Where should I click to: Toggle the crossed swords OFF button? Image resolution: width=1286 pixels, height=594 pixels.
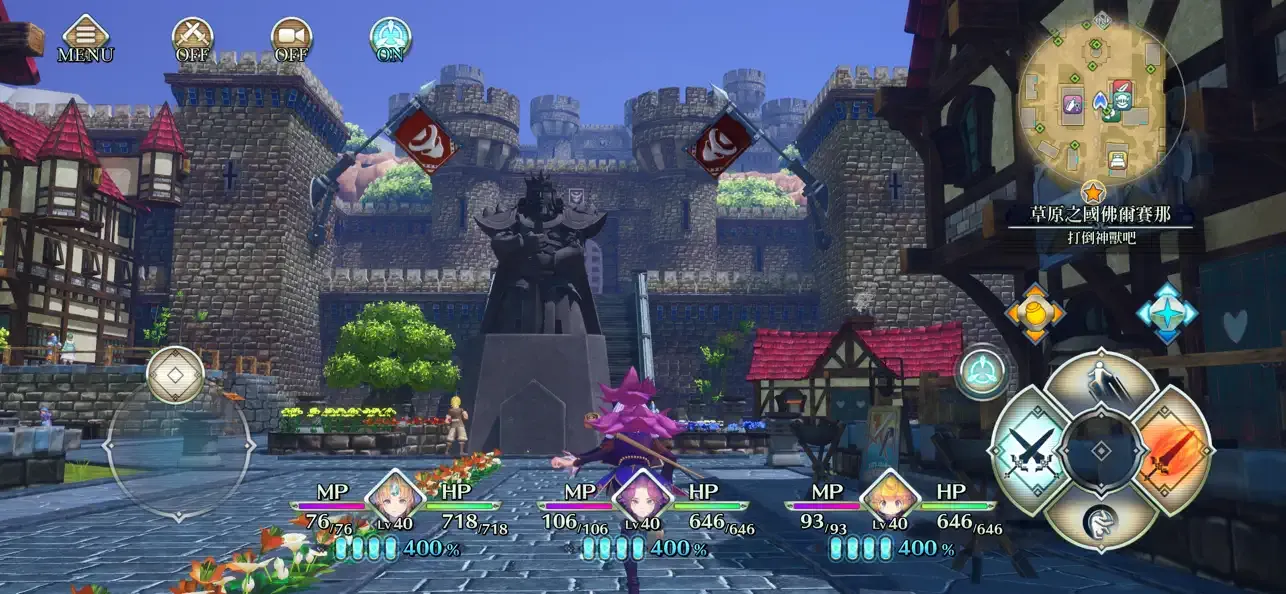coord(192,38)
